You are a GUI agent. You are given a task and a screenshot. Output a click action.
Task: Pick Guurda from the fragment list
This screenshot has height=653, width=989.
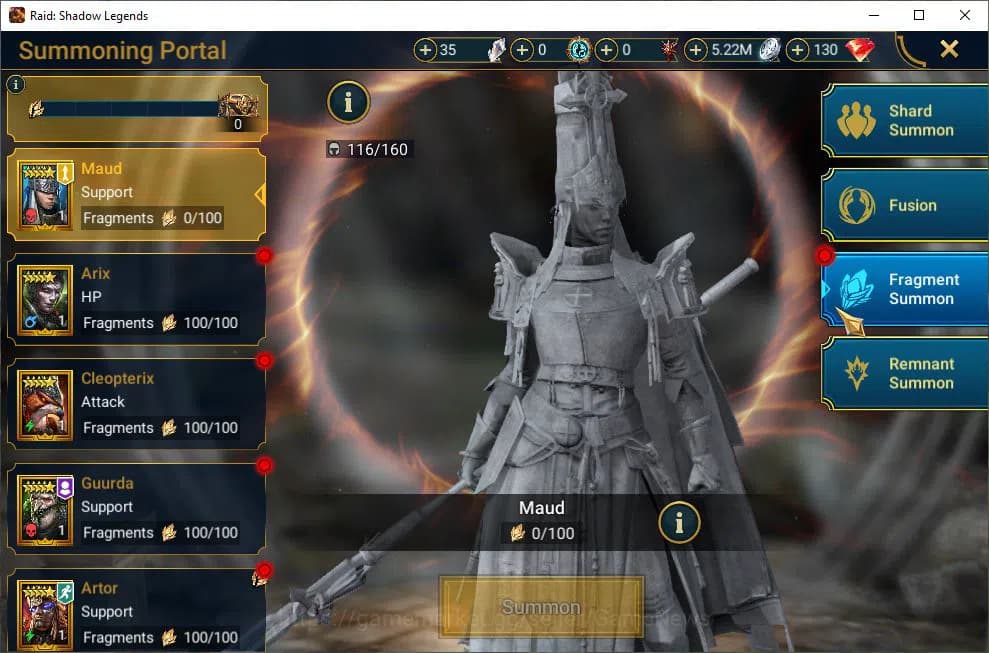point(136,509)
